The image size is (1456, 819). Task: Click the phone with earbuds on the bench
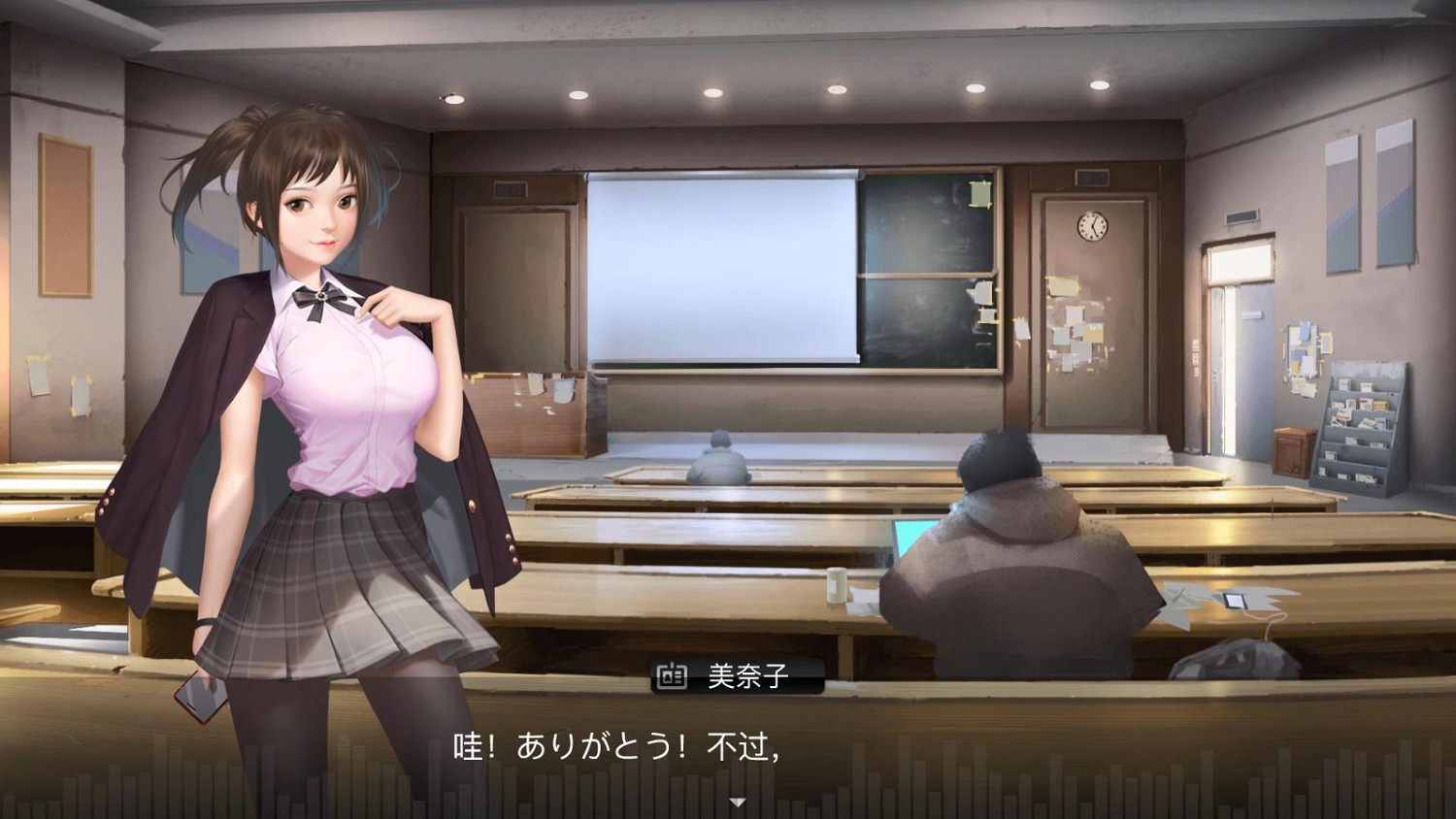point(1236,603)
